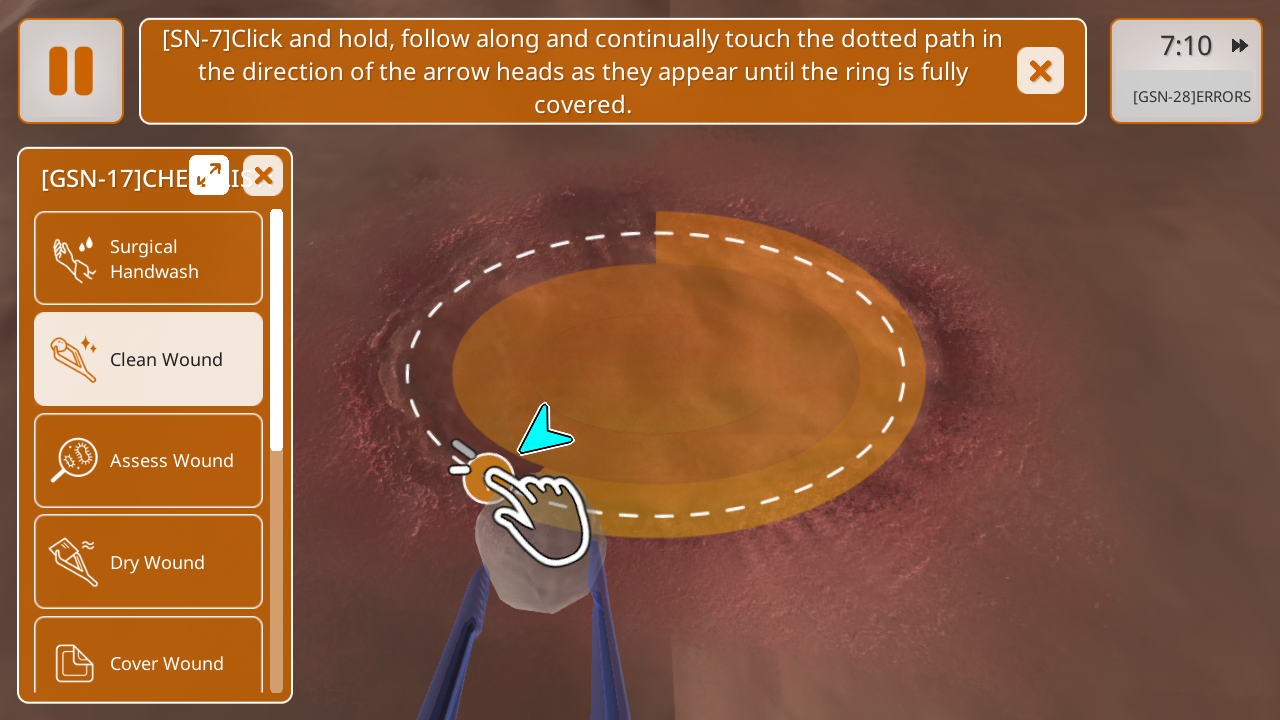Screen dimensions: 1280x720
Task: Fast-forward the timer with the double arrow
Action: [x=1240, y=46]
